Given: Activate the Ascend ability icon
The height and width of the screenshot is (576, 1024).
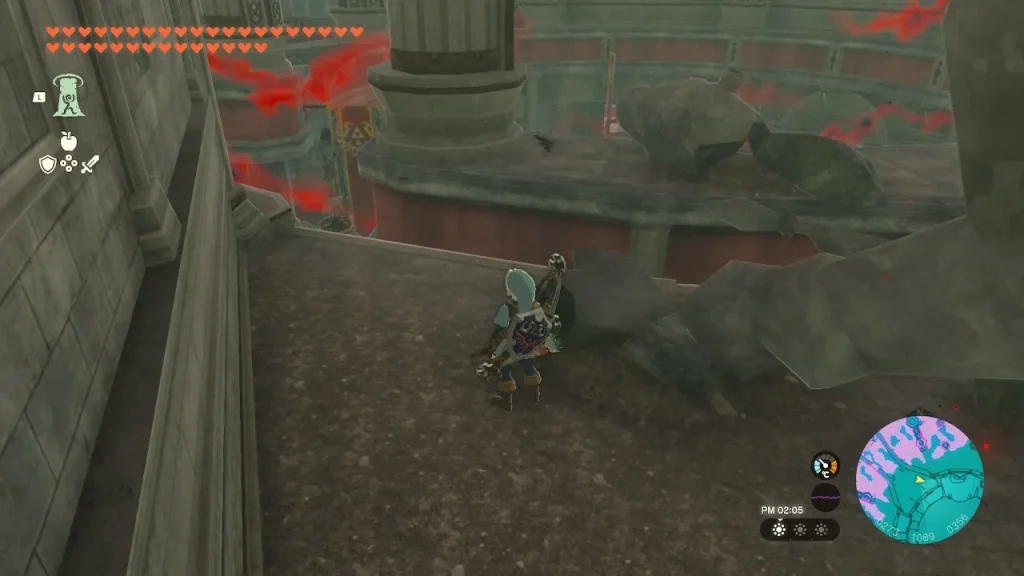Looking at the screenshot, I should pos(69,95).
